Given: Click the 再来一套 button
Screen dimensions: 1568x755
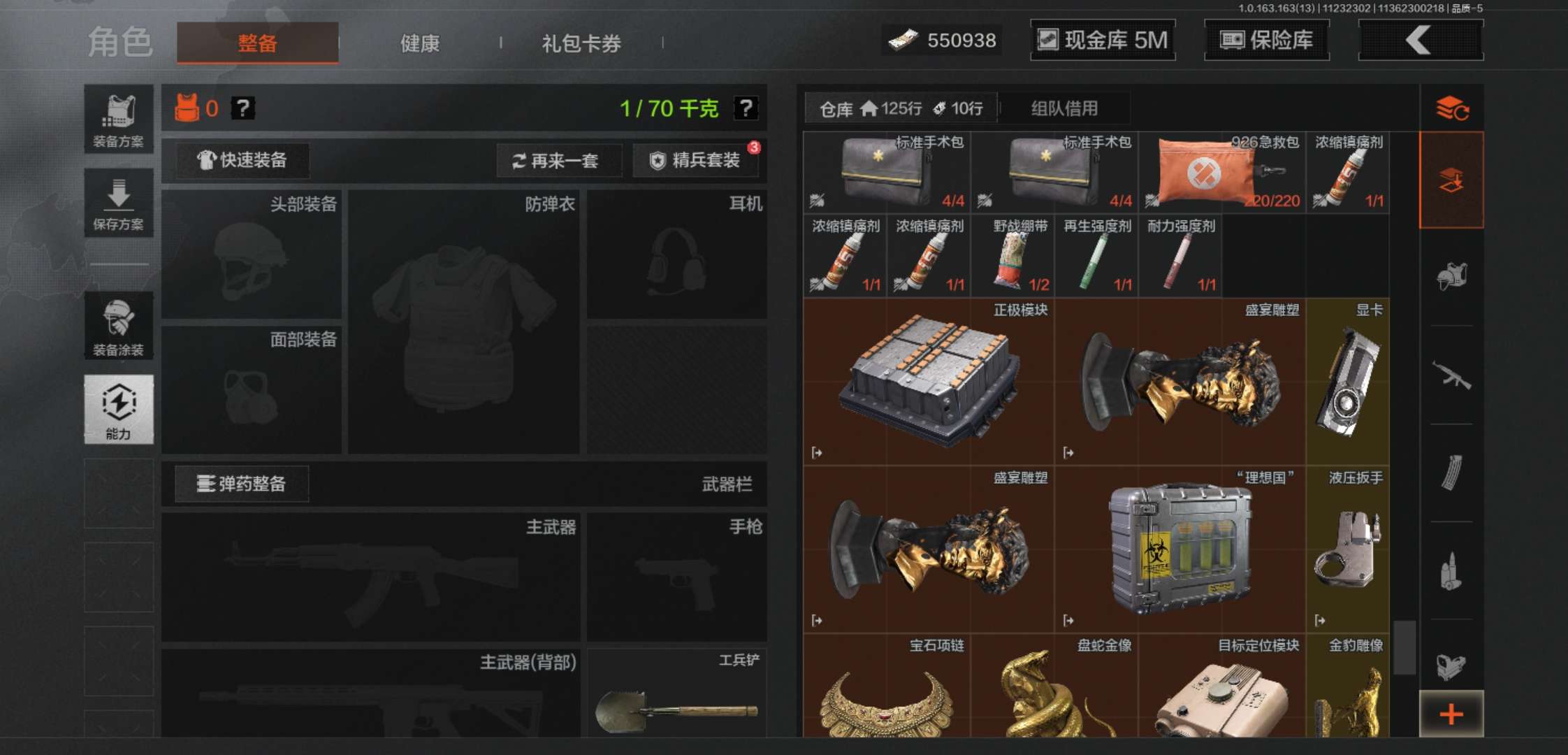Looking at the screenshot, I should coord(558,161).
